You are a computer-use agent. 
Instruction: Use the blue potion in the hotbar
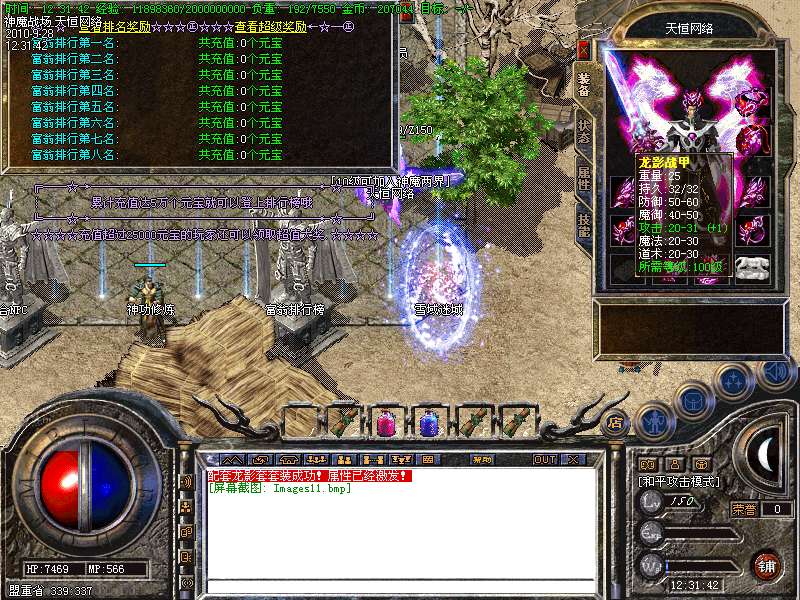click(x=428, y=422)
